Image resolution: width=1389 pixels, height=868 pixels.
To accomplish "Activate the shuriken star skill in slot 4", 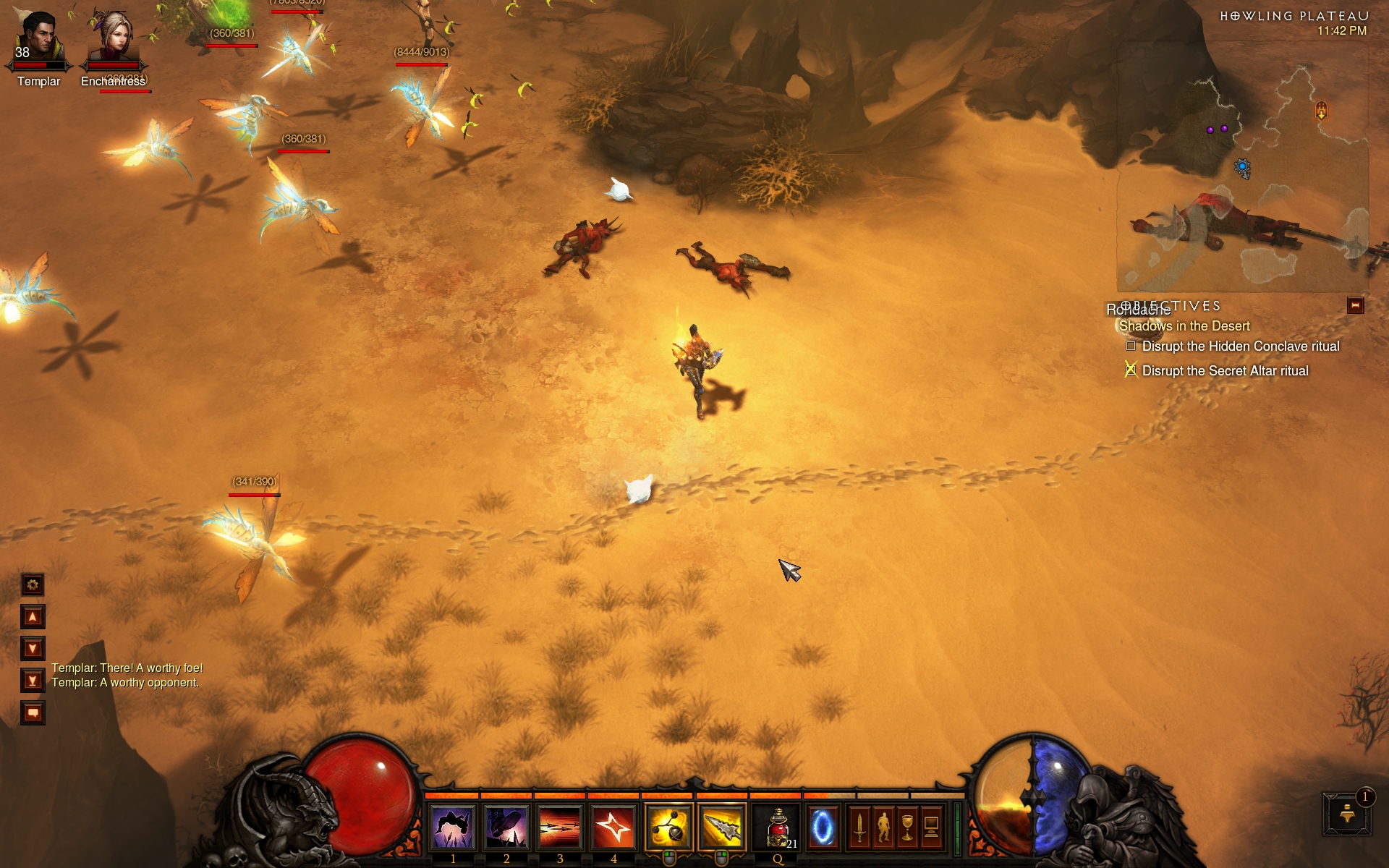I will pyautogui.click(x=613, y=827).
